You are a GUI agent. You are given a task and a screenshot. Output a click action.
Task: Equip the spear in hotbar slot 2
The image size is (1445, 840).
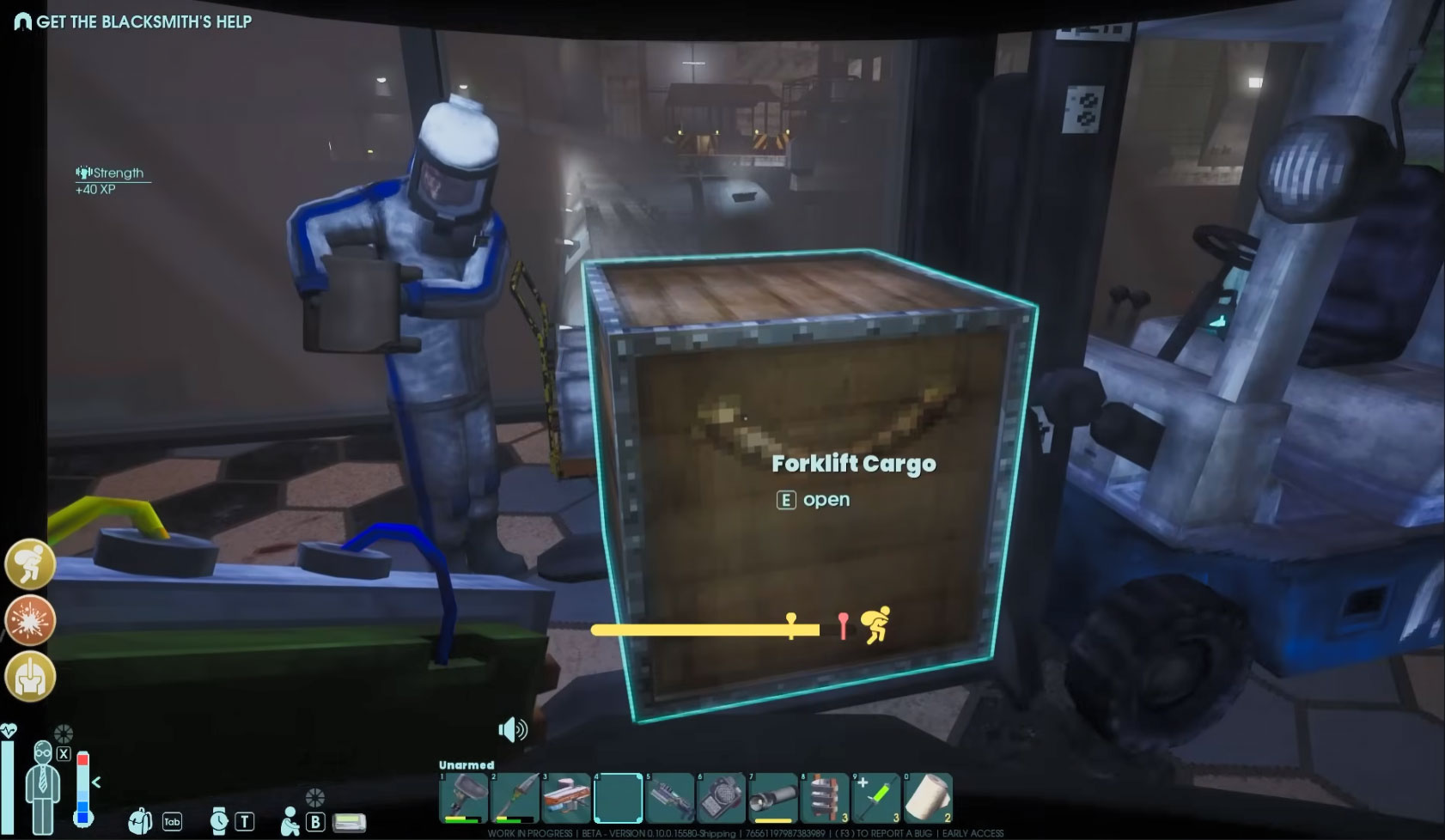pyautogui.click(x=515, y=798)
